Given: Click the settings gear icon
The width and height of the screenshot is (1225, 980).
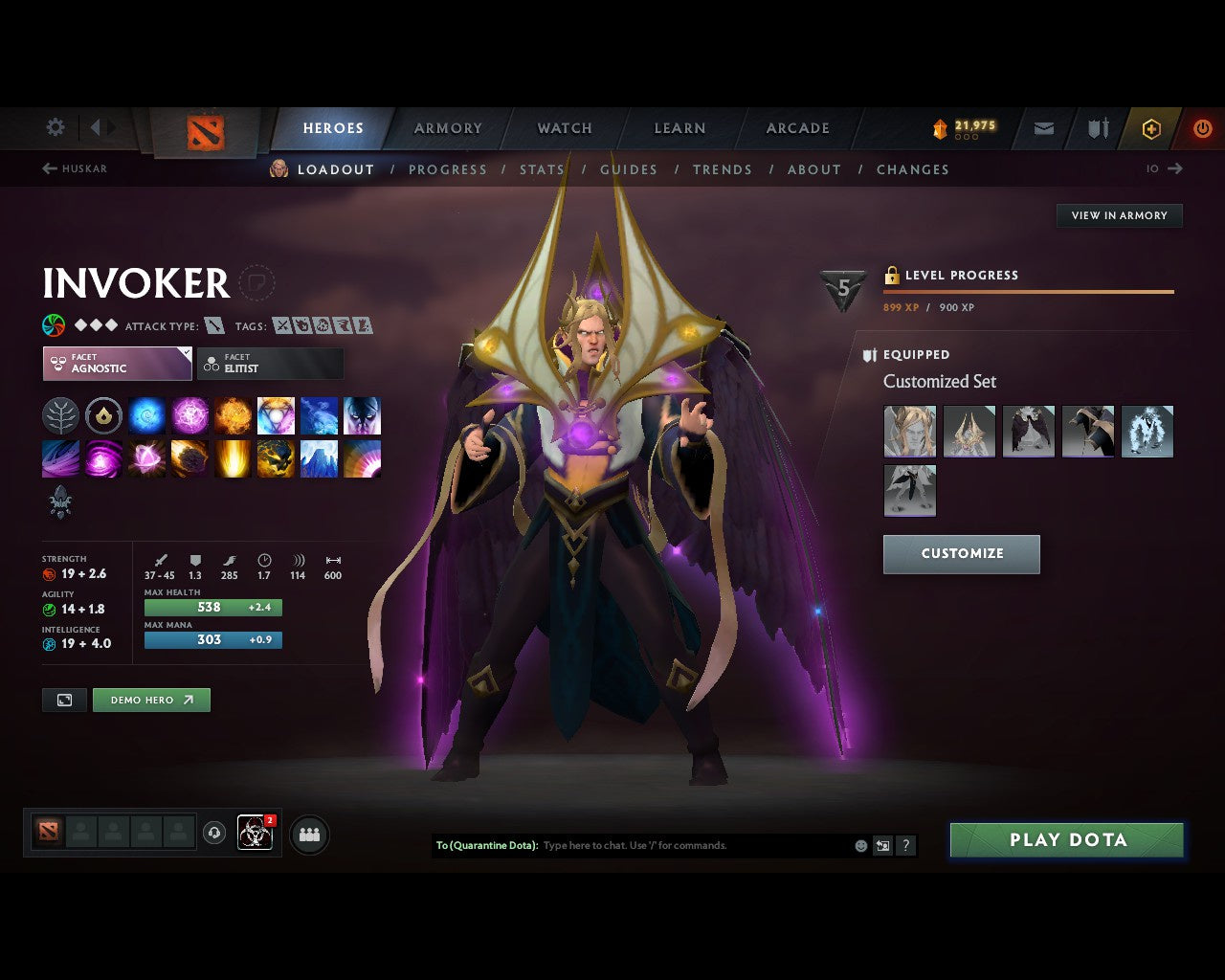Looking at the screenshot, I should tap(55, 126).
